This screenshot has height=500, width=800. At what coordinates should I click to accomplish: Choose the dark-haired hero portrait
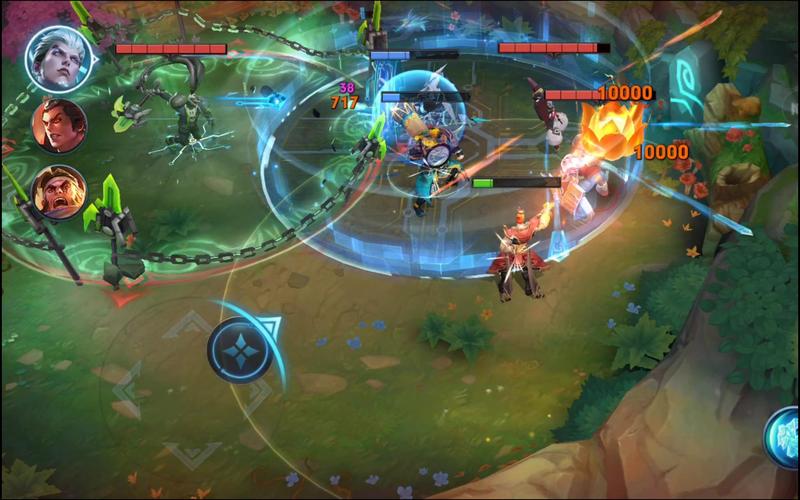tap(59, 124)
